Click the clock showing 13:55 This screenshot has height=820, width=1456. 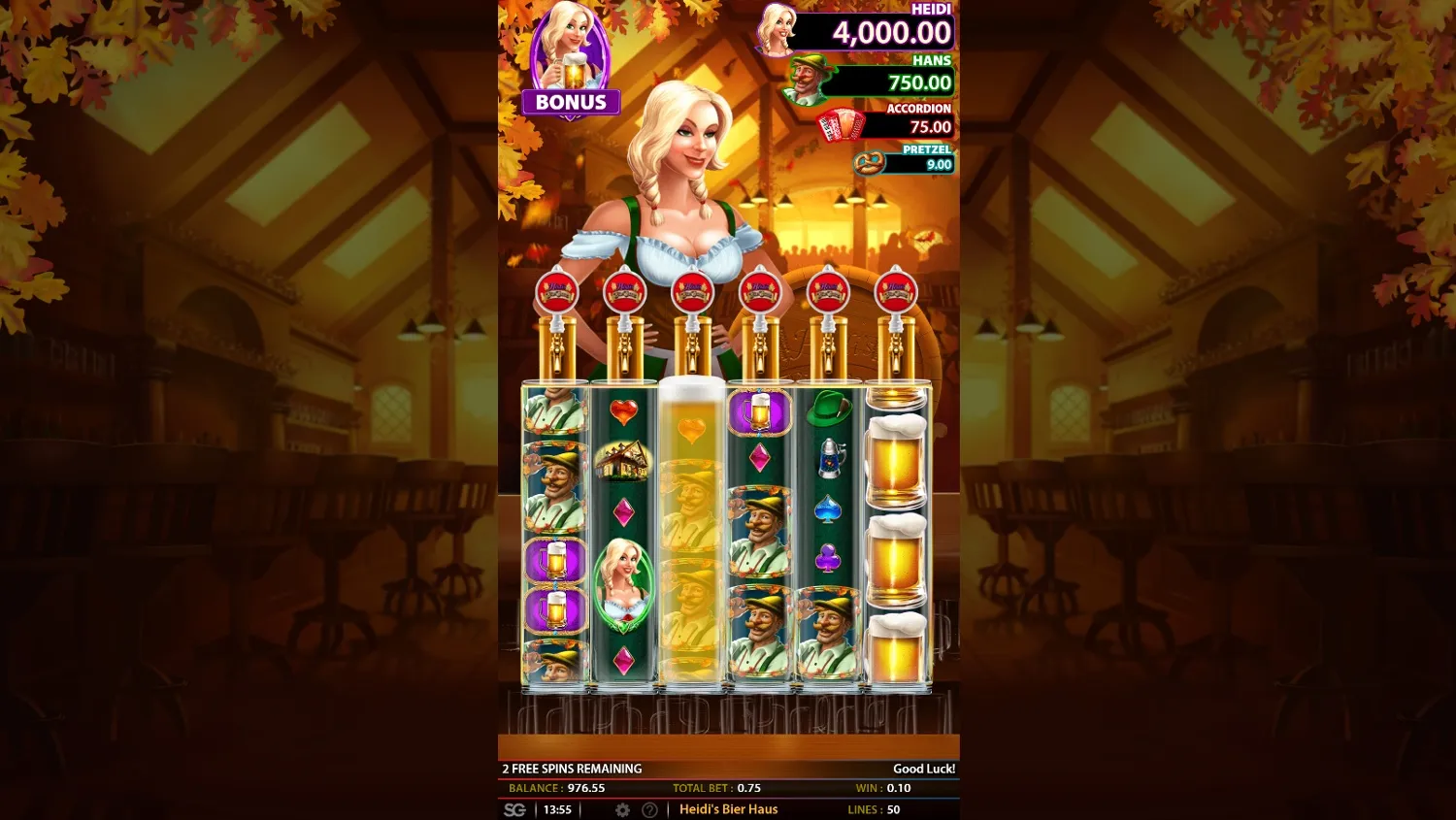point(558,808)
